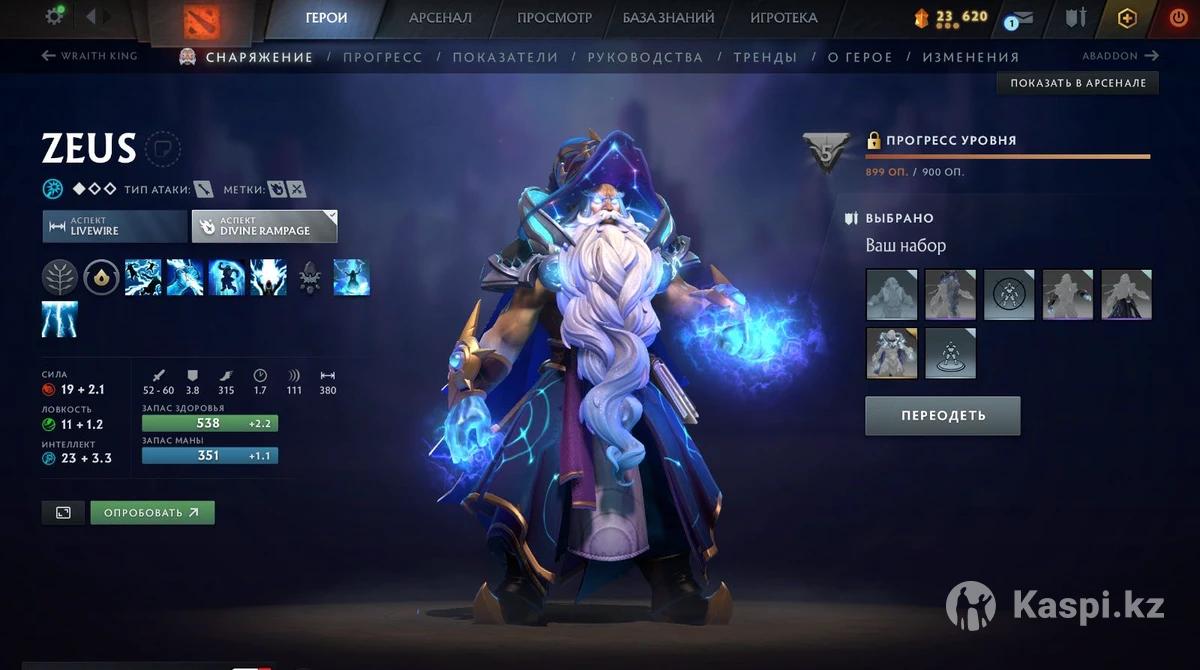Open the Просмотр section
The height and width of the screenshot is (670, 1200).
point(554,18)
